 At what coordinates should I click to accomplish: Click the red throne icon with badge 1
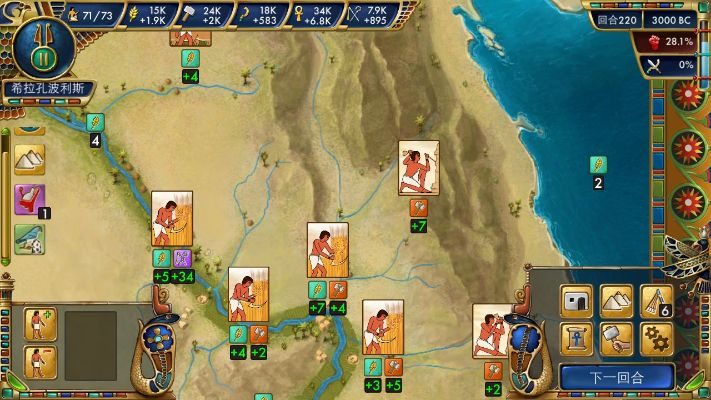point(29,197)
